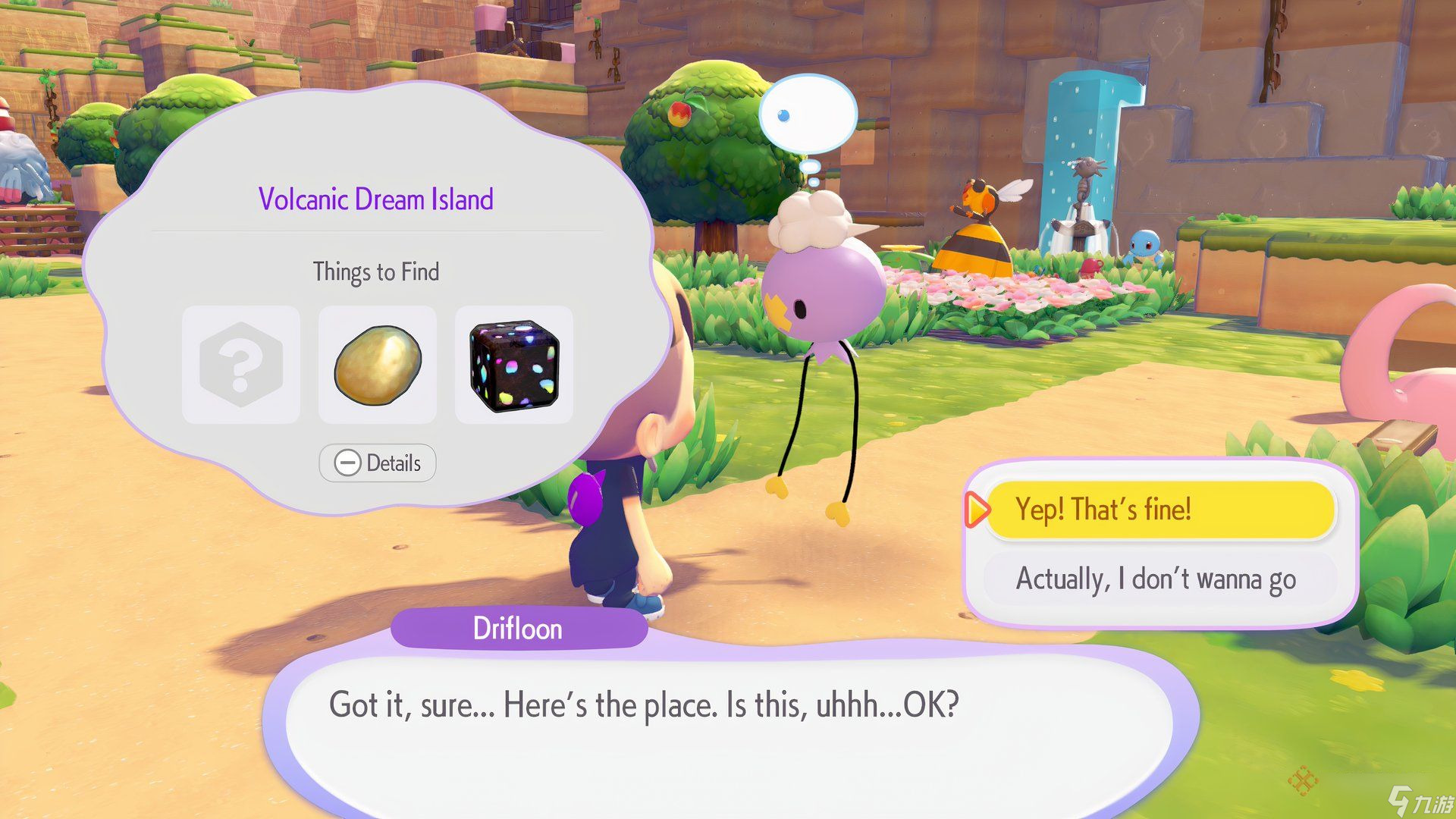Open the Details button under Things to Find
Viewport: 1456px width, 819px height.
click(x=378, y=463)
